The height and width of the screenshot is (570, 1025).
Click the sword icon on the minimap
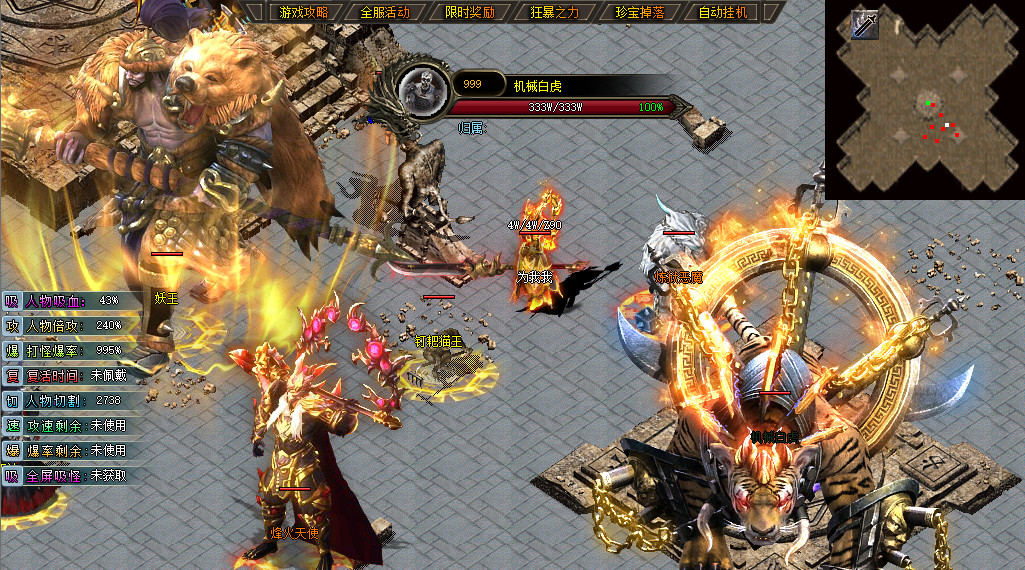pos(864,25)
